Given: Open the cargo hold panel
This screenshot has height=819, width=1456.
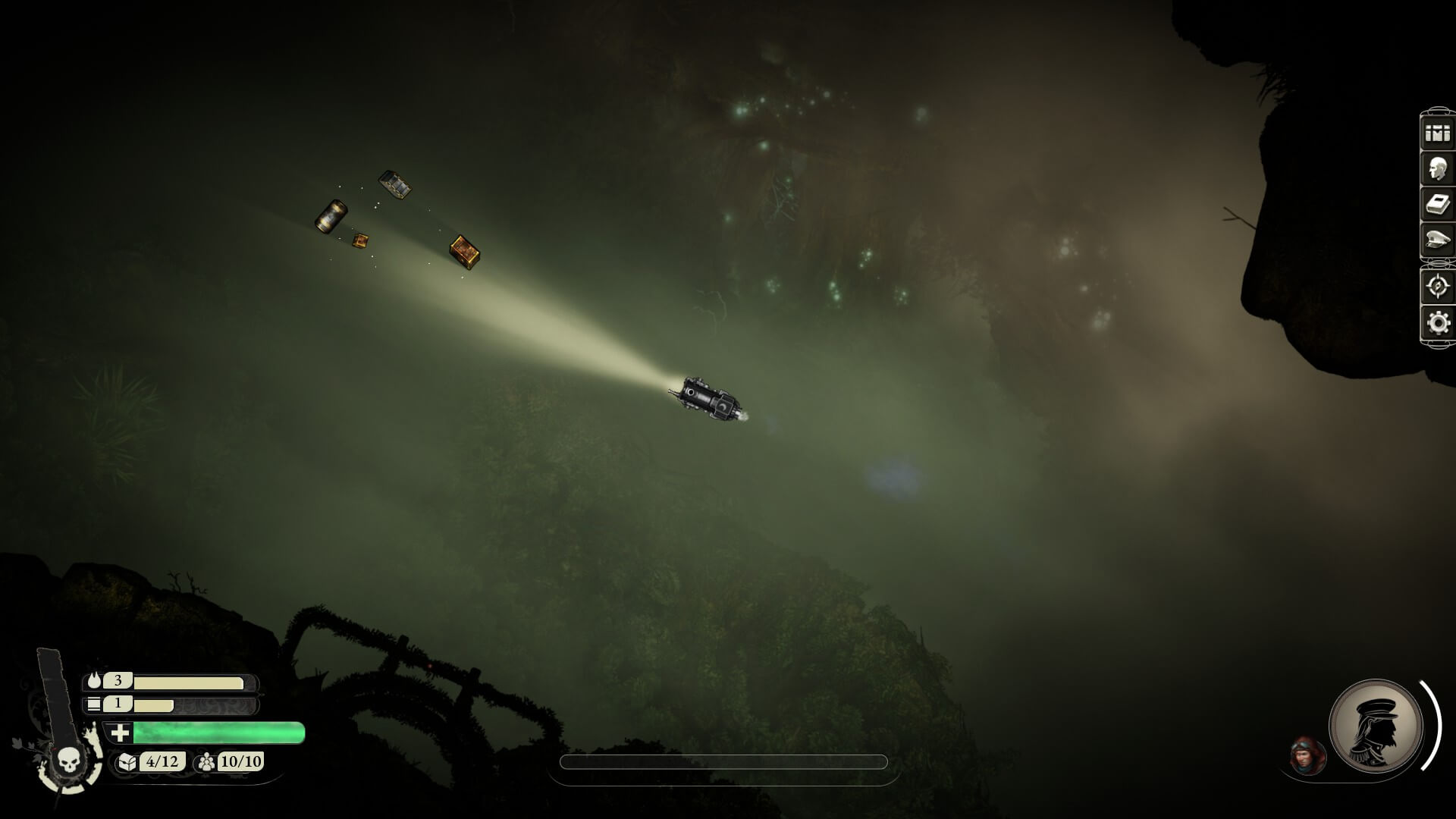Looking at the screenshot, I should (1437, 133).
